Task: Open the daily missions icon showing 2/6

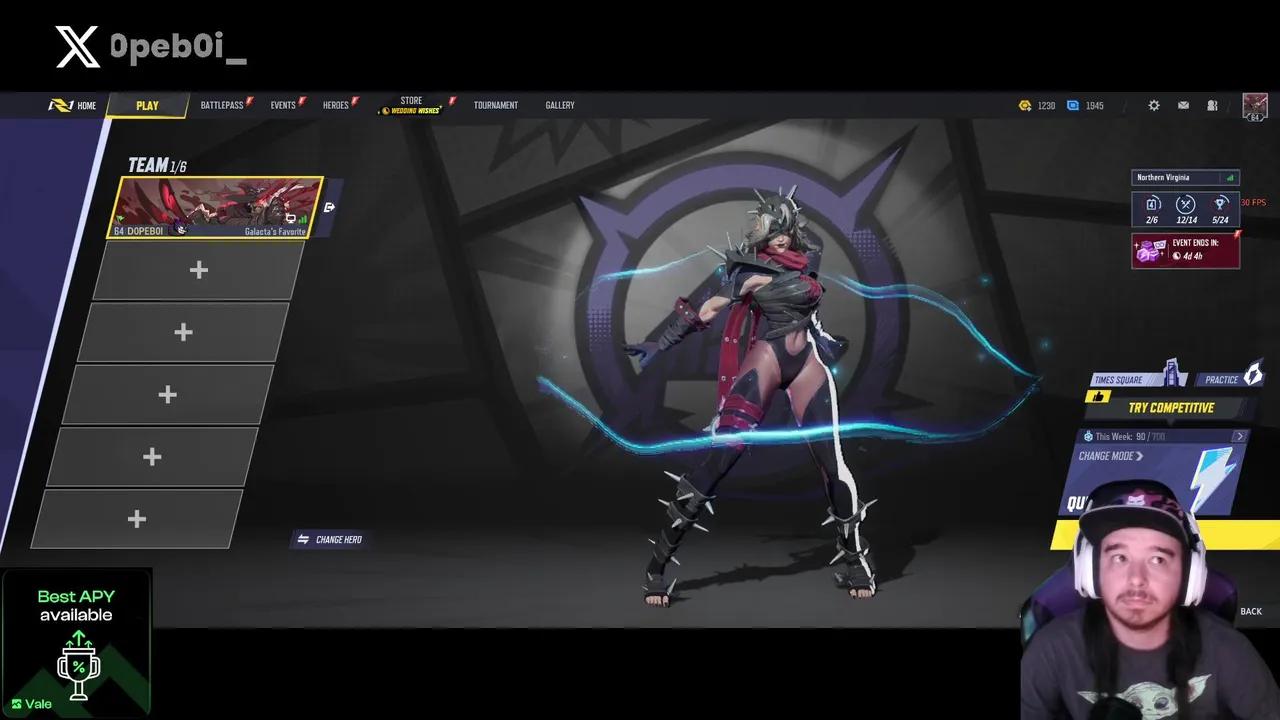Action: pyautogui.click(x=1152, y=204)
